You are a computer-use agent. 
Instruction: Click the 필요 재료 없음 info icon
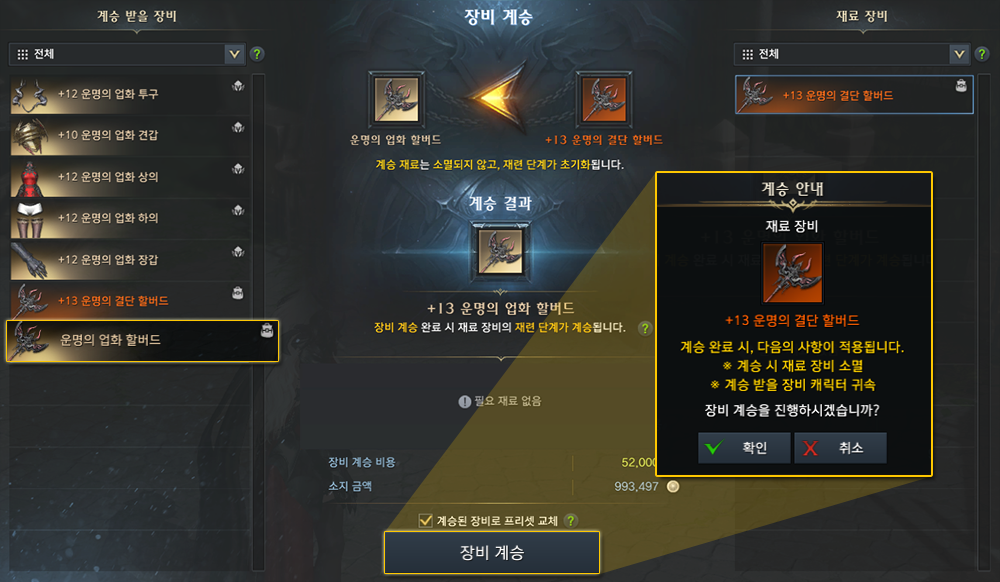pos(464,401)
